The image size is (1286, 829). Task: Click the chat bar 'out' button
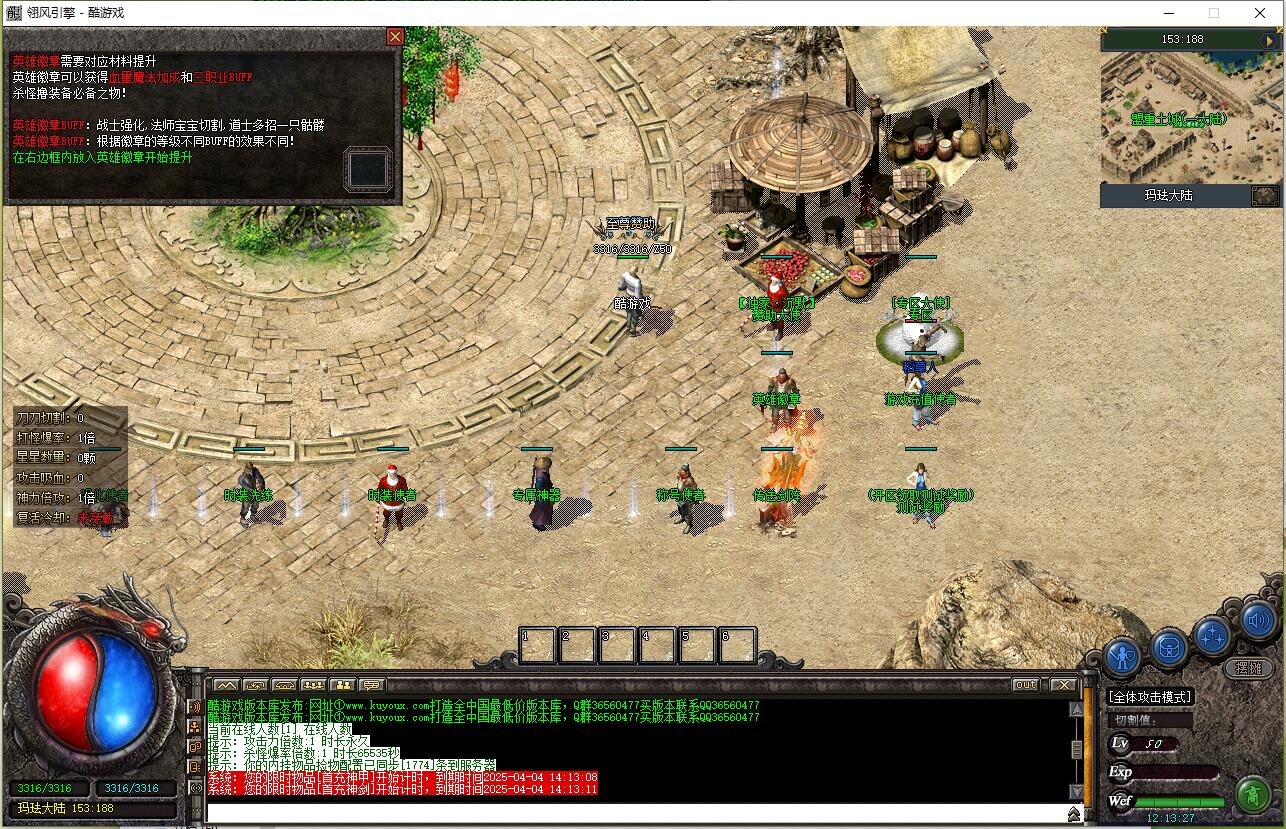1025,685
